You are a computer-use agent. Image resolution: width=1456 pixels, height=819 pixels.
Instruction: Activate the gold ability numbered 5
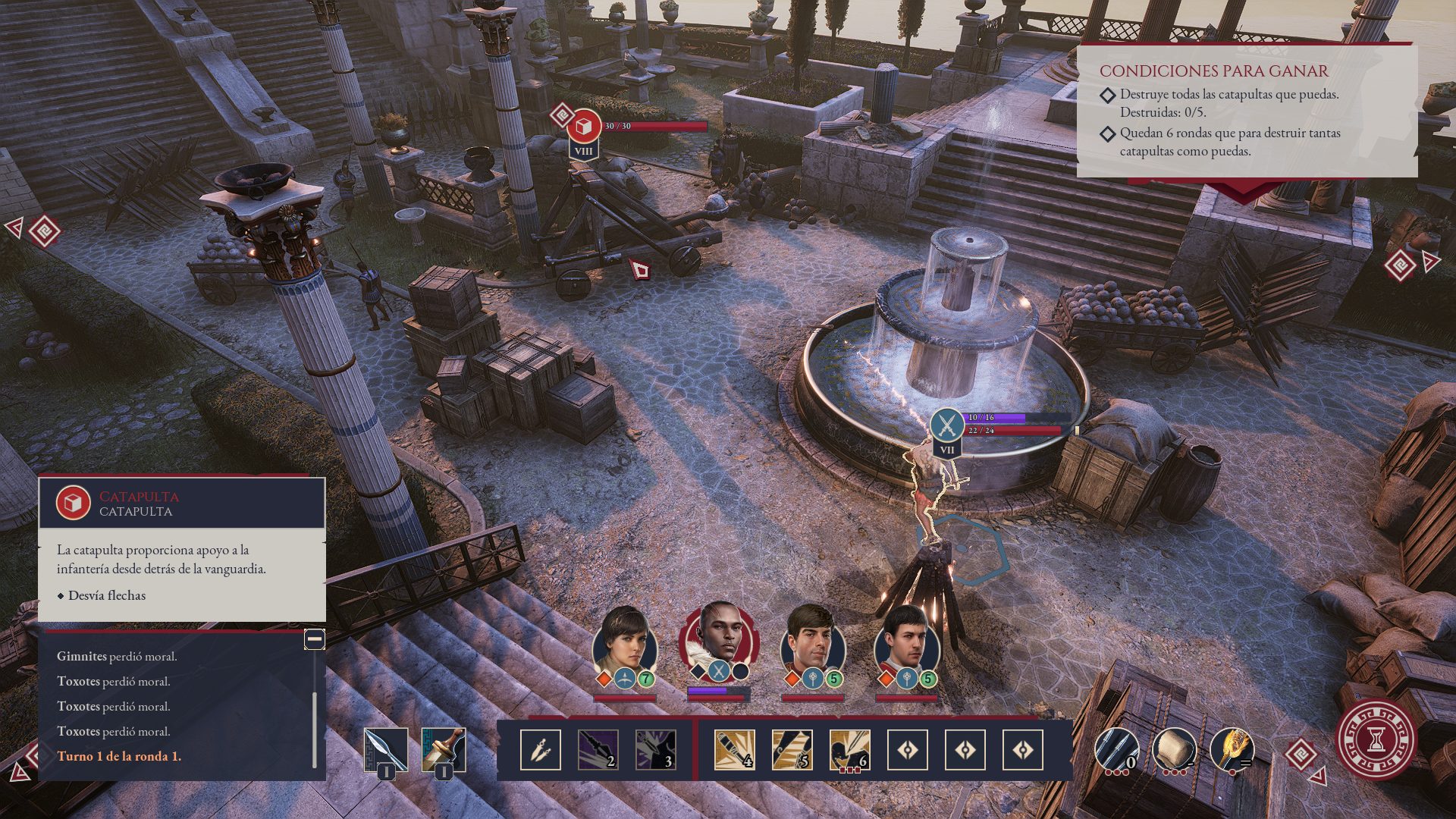pyautogui.click(x=792, y=750)
